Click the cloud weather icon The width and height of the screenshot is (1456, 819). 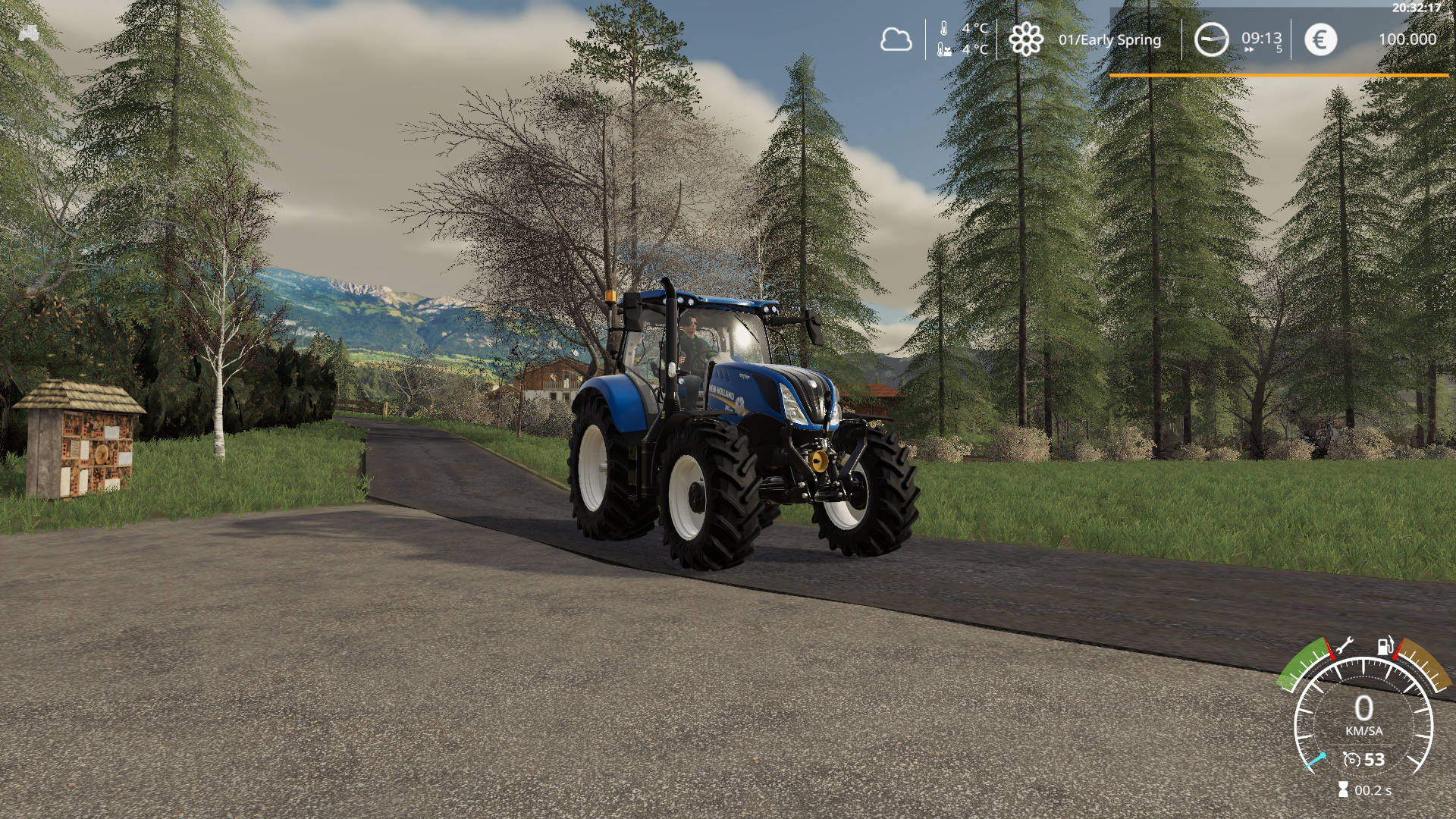click(x=897, y=39)
